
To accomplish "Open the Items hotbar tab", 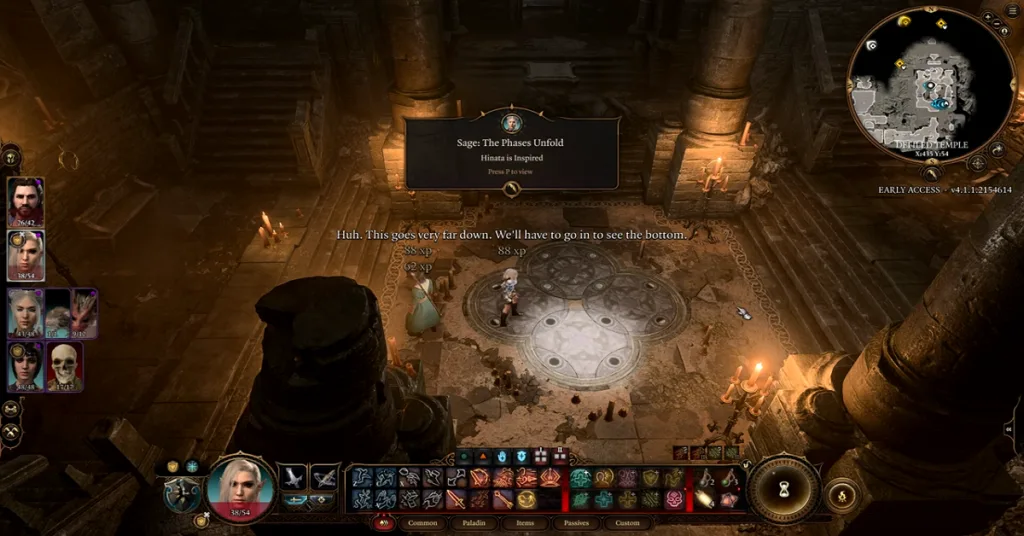I will (x=526, y=523).
